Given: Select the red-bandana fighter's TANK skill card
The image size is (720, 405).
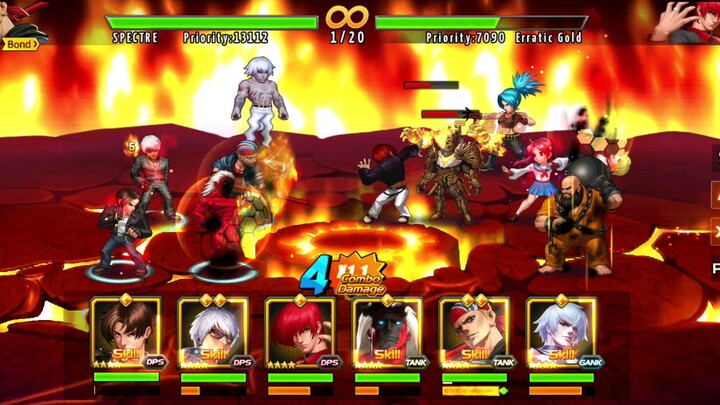Looking at the screenshot, I should point(474,334).
